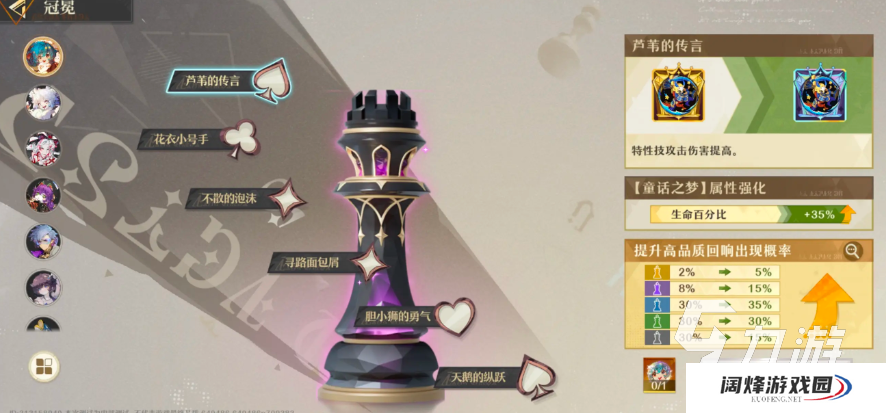This screenshot has height=413, width=886.
Task: Select the purple-haired character portrait
Action: click(43, 196)
